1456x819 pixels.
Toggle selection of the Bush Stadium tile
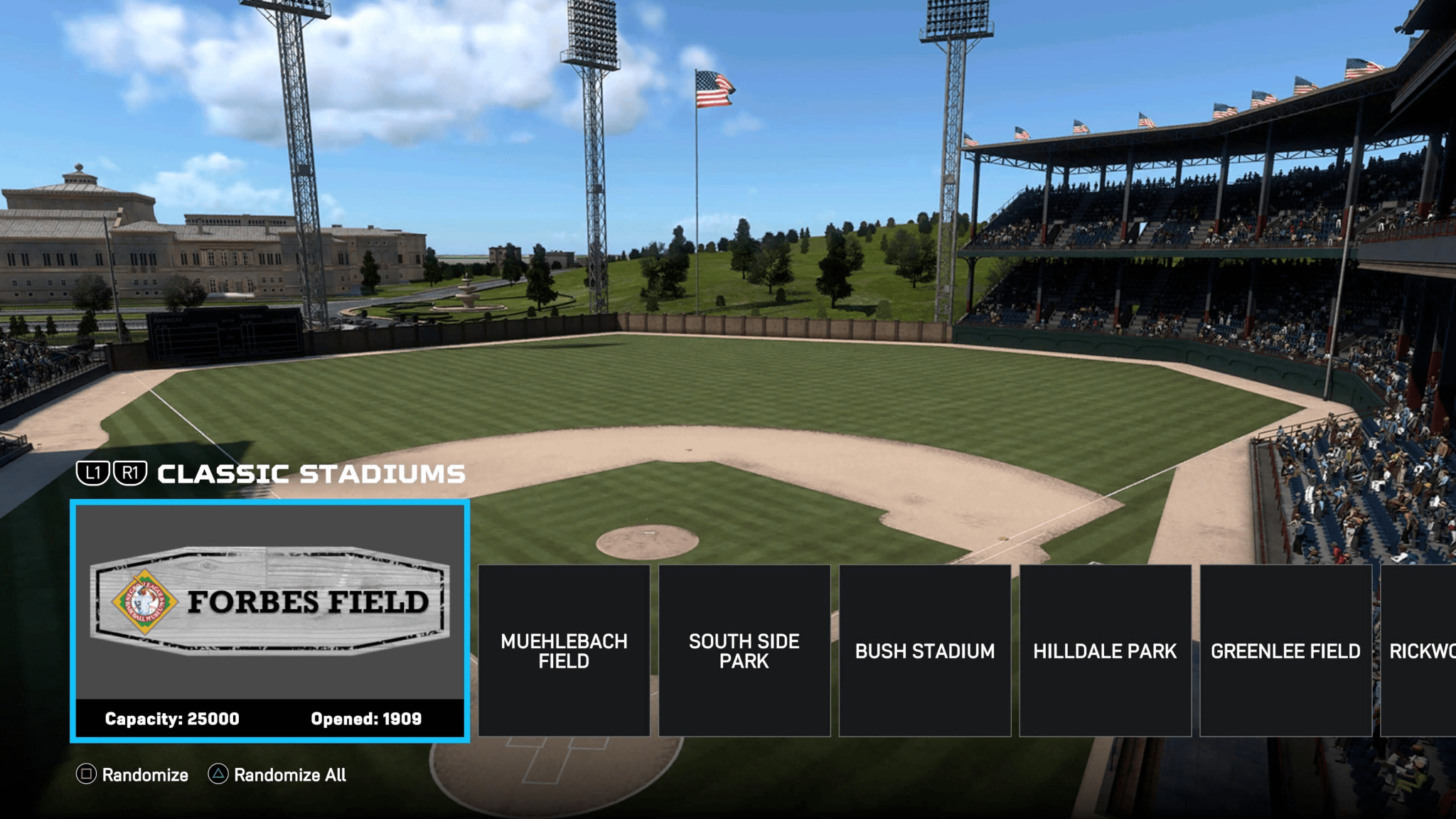pos(925,651)
